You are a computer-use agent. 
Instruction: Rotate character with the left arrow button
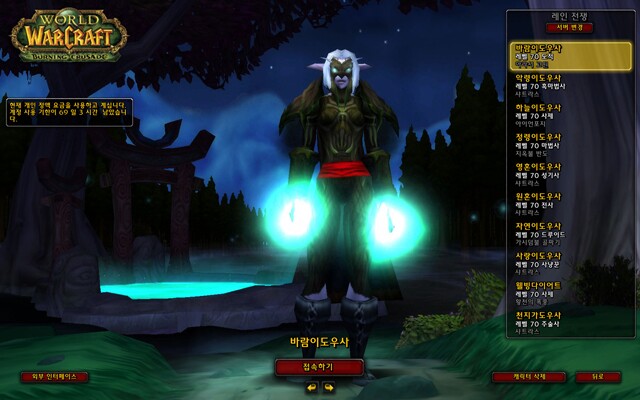point(310,387)
